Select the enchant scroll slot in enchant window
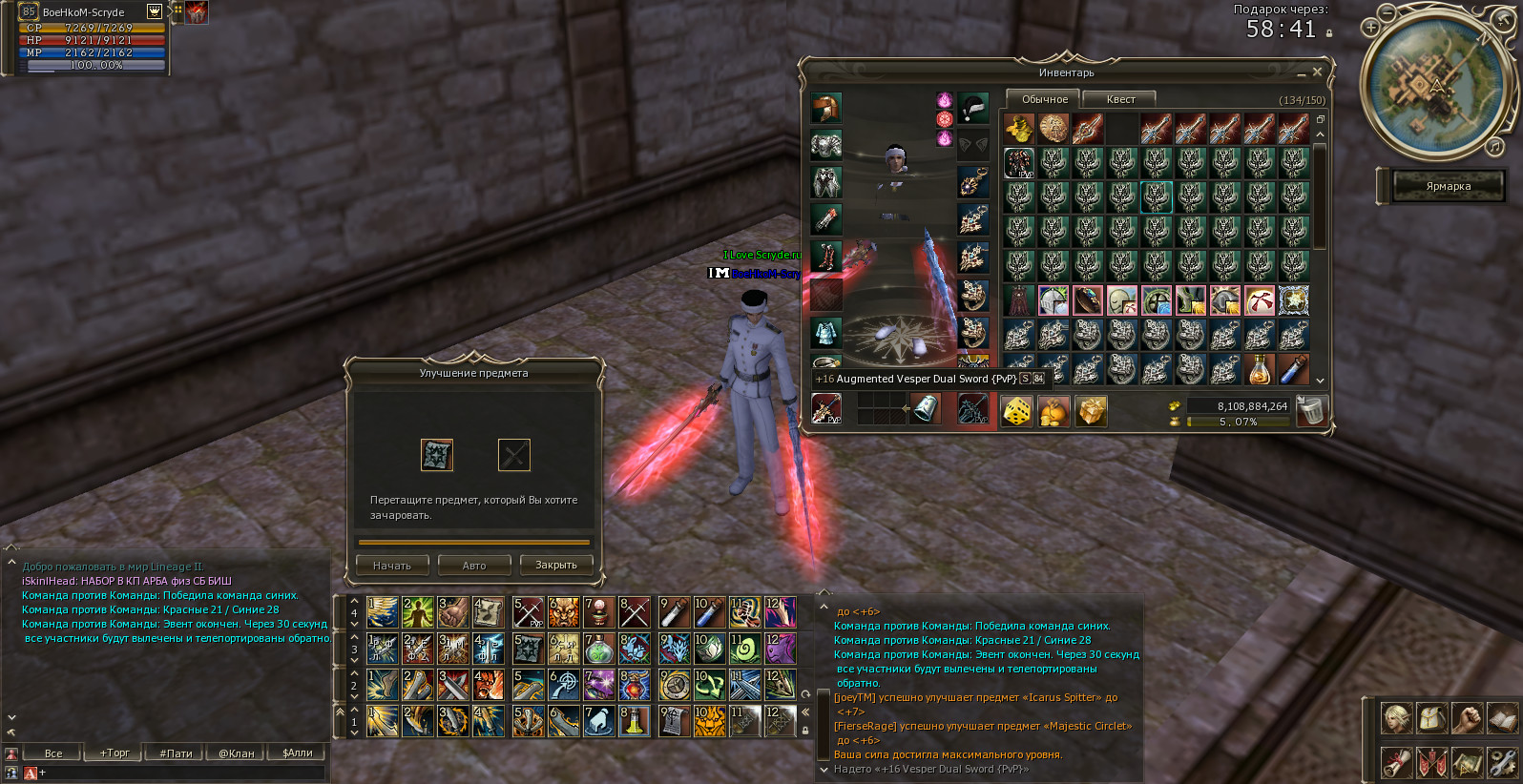The image size is (1523, 784). 437,455
